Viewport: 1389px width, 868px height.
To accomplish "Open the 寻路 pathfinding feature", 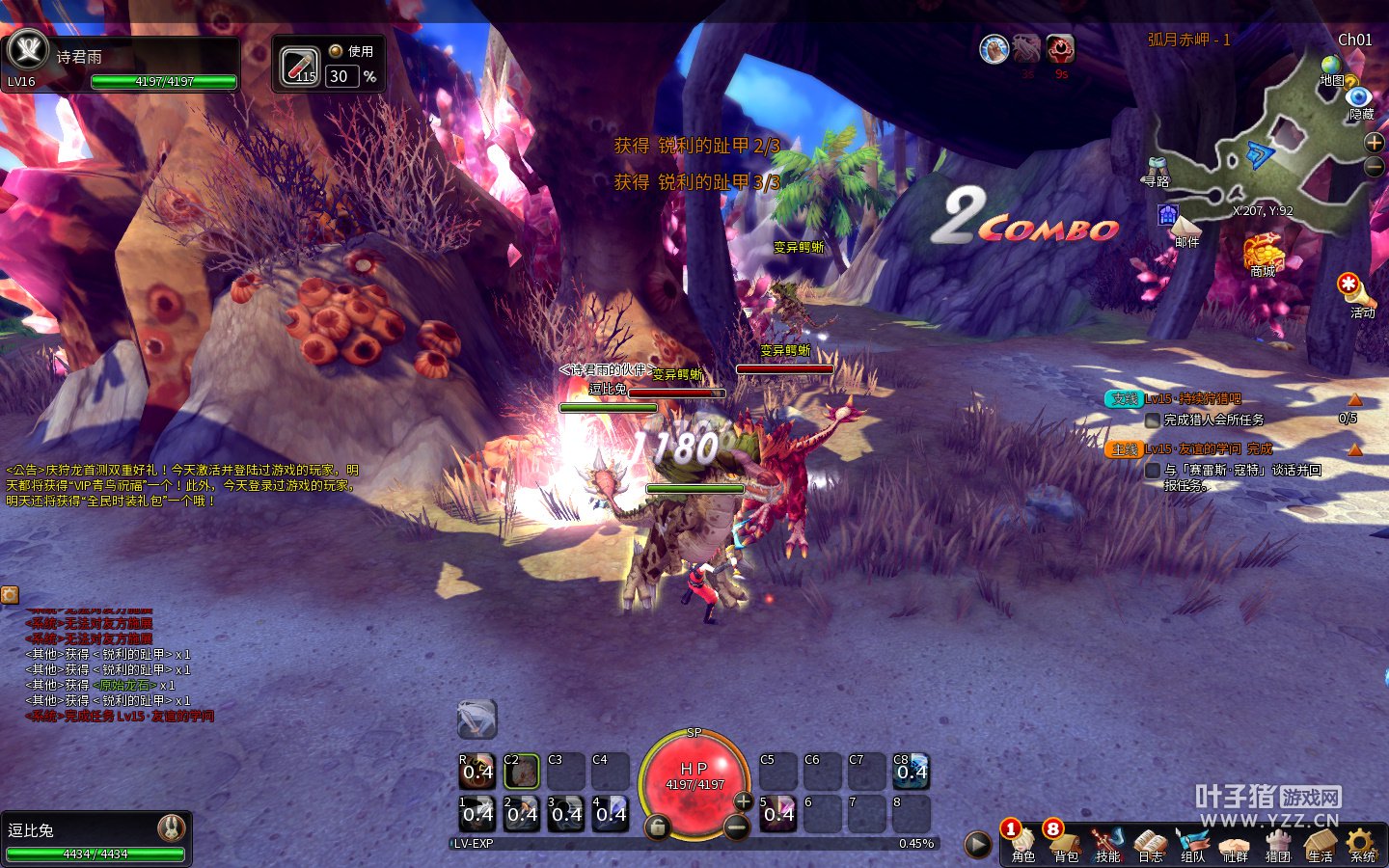I will (x=1157, y=169).
